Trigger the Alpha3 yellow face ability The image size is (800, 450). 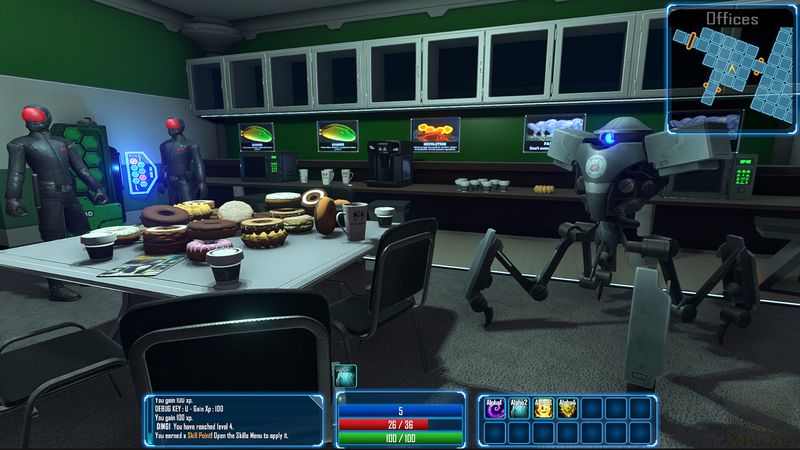542,408
